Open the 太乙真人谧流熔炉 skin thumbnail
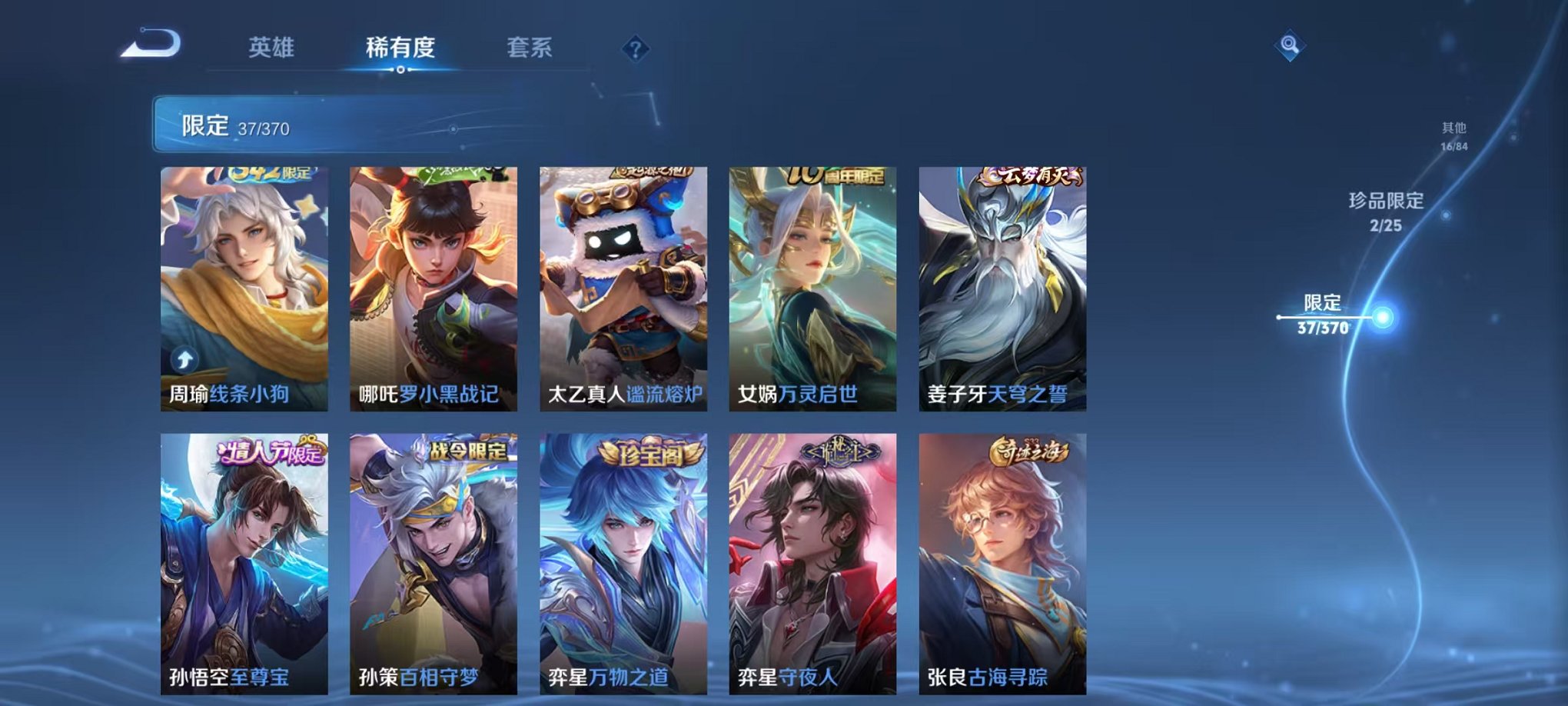1568x706 pixels. point(624,285)
